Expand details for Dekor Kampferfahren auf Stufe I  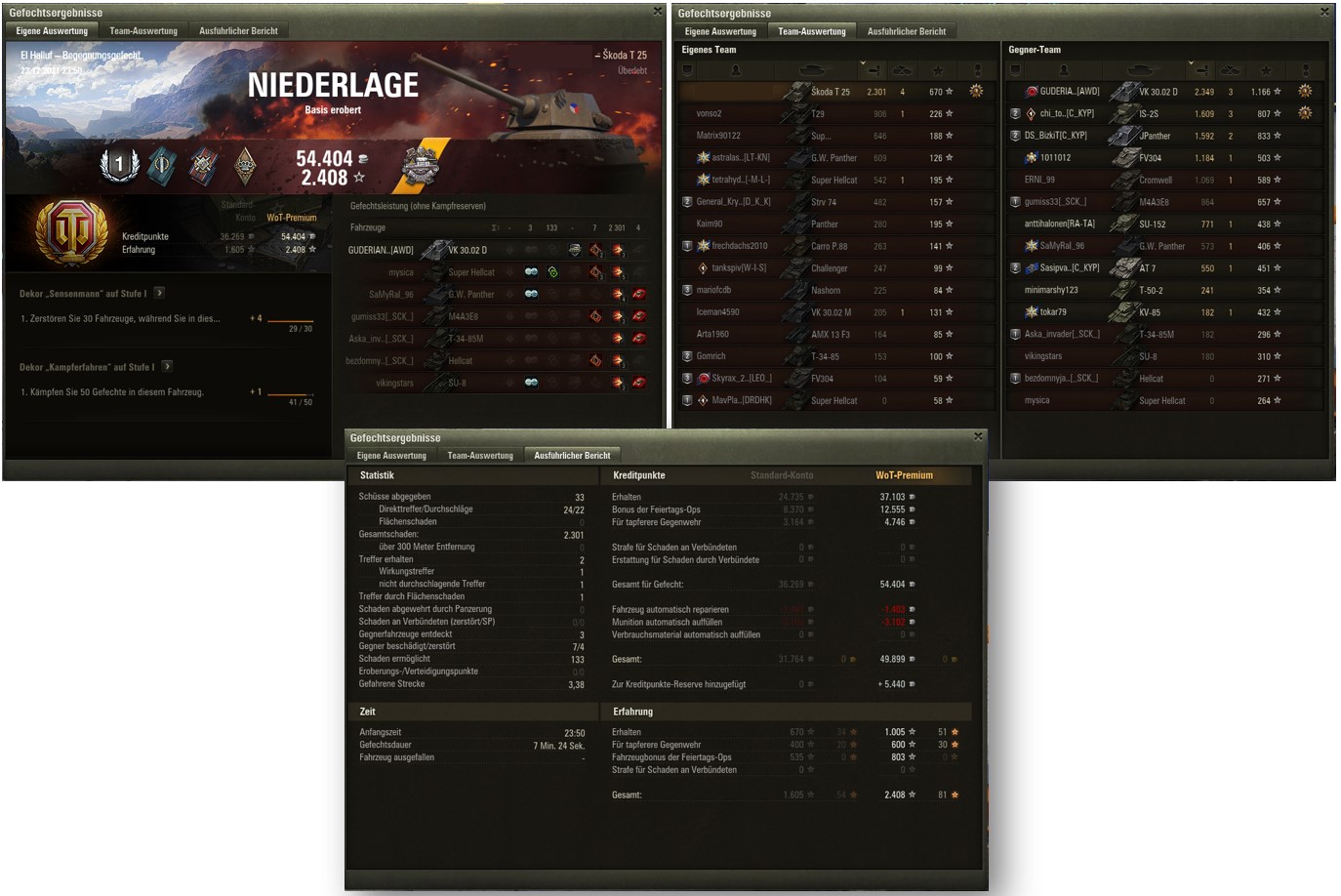tap(166, 364)
